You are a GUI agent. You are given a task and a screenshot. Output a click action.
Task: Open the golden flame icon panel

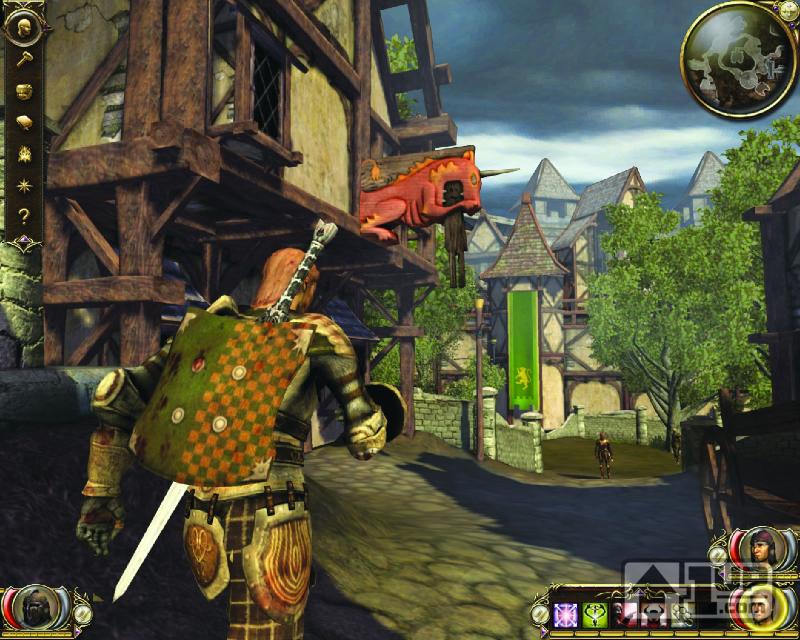[x=22, y=153]
